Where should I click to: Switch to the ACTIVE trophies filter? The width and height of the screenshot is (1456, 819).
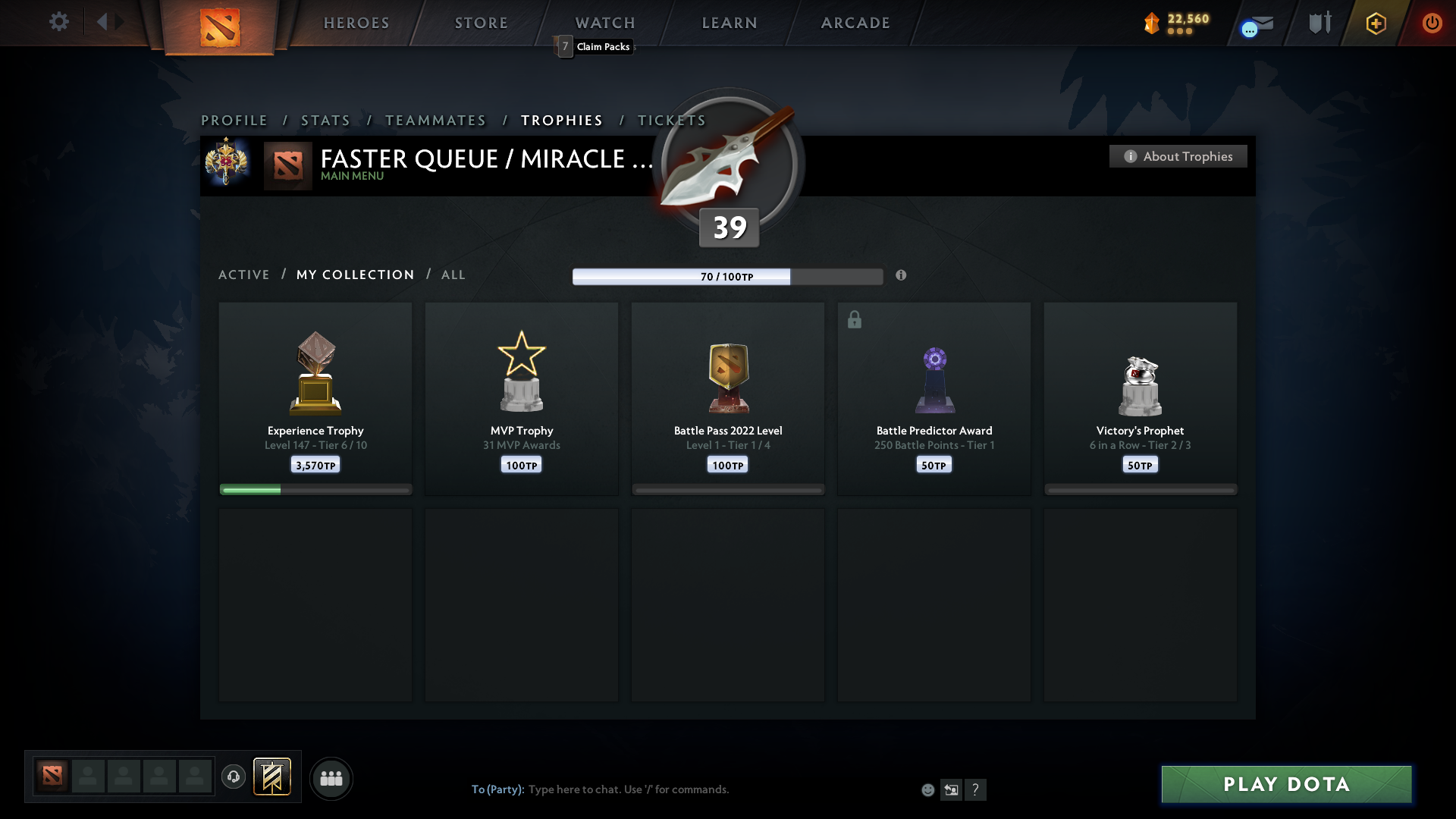[244, 275]
